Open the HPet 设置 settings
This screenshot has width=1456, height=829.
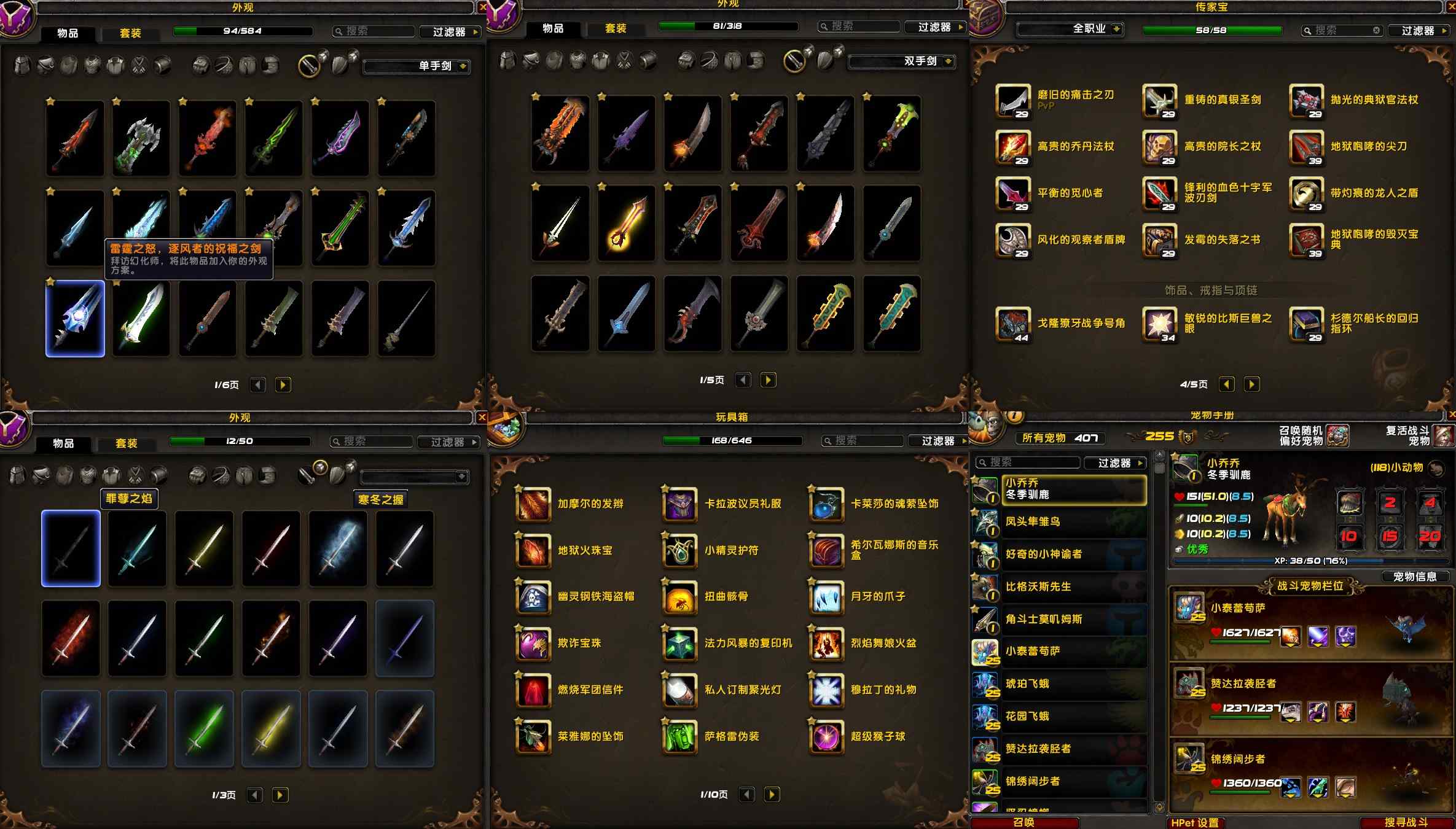1195,822
